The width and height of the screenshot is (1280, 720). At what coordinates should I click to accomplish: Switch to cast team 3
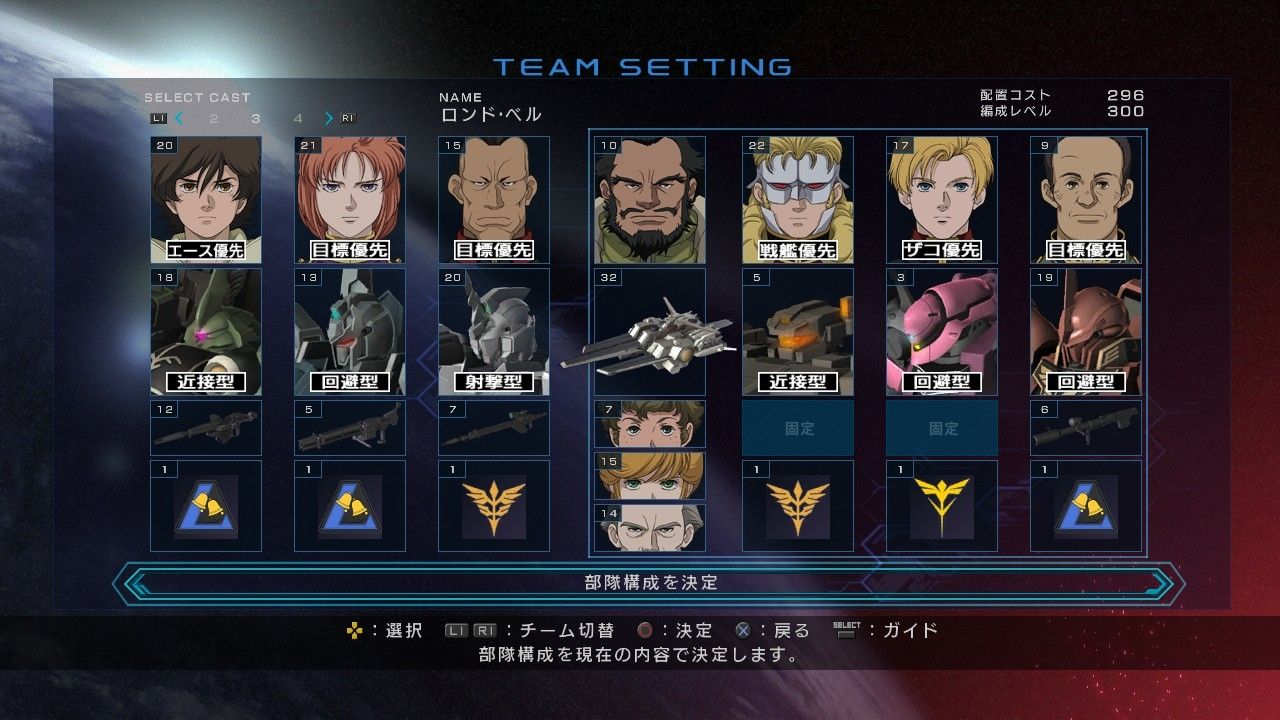click(256, 118)
